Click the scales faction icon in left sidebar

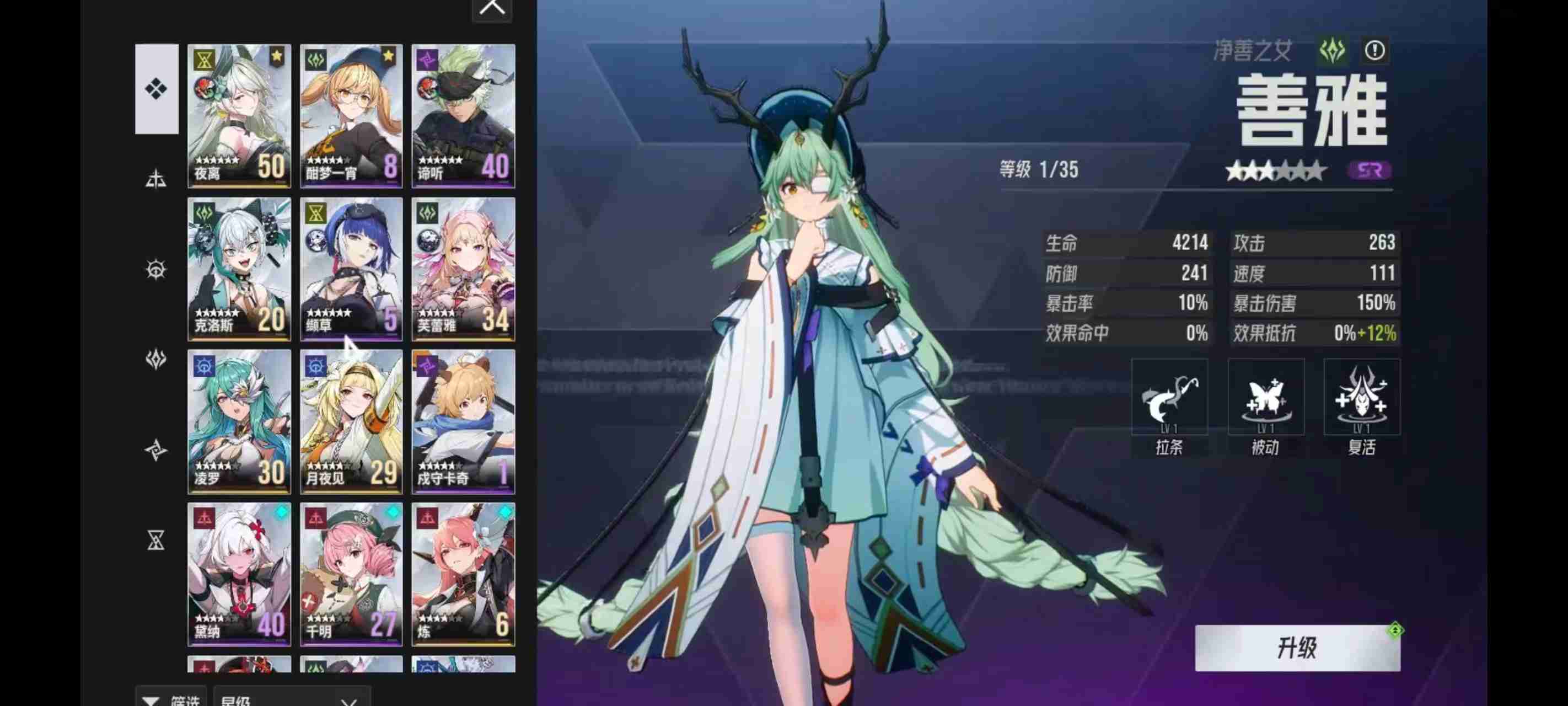pyautogui.click(x=157, y=180)
